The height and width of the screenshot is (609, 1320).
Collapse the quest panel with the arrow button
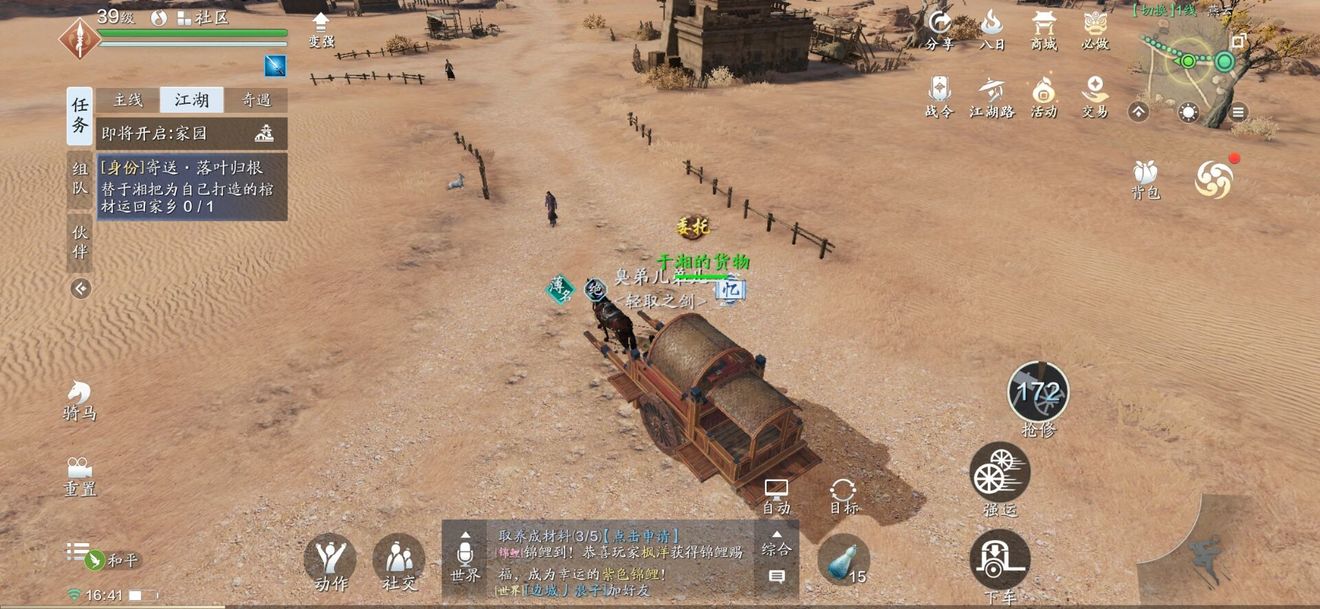(x=81, y=289)
